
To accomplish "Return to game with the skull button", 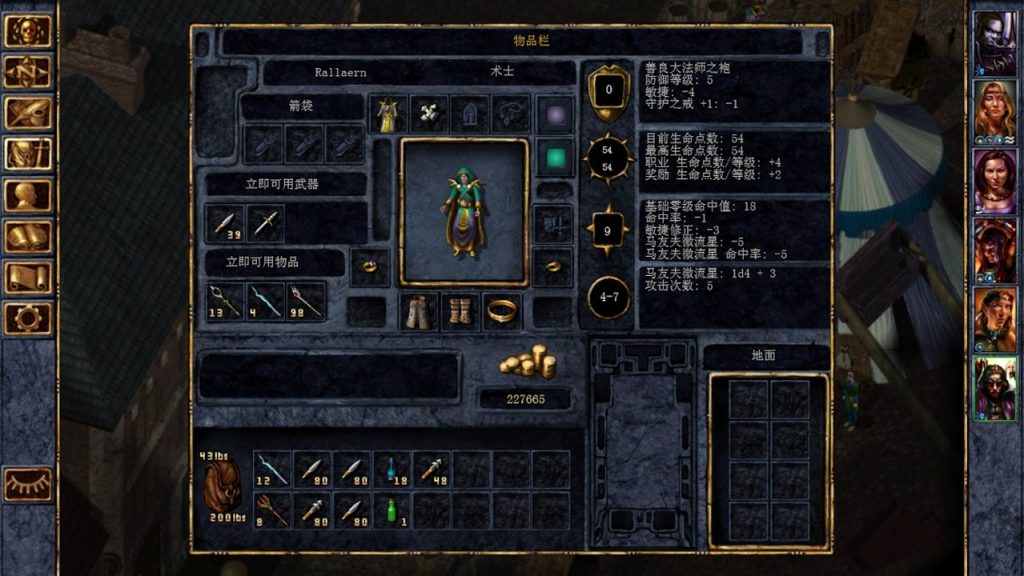I will tap(28, 31).
